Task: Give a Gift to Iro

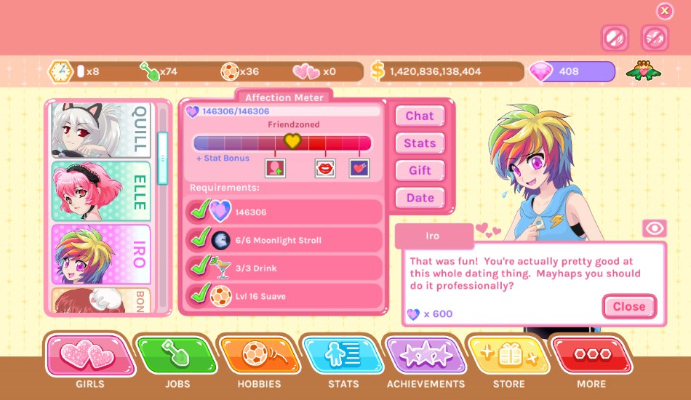Action: pyautogui.click(x=420, y=170)
